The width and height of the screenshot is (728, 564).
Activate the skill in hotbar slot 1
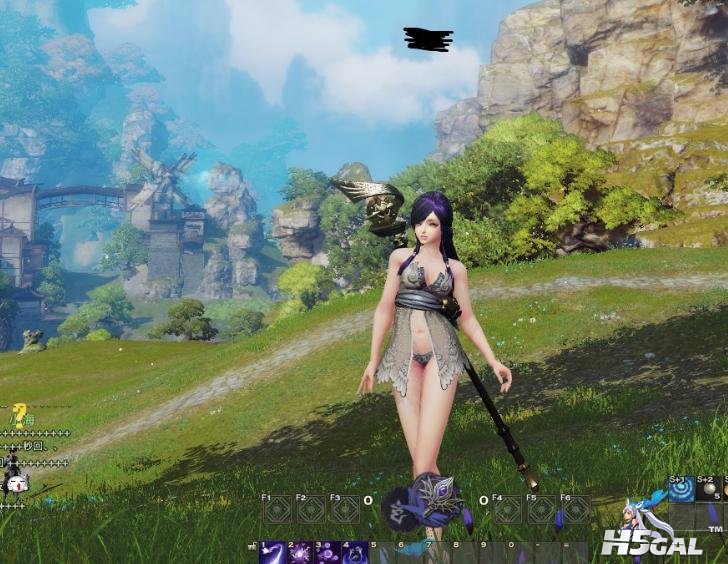click(x=272, y=553)
